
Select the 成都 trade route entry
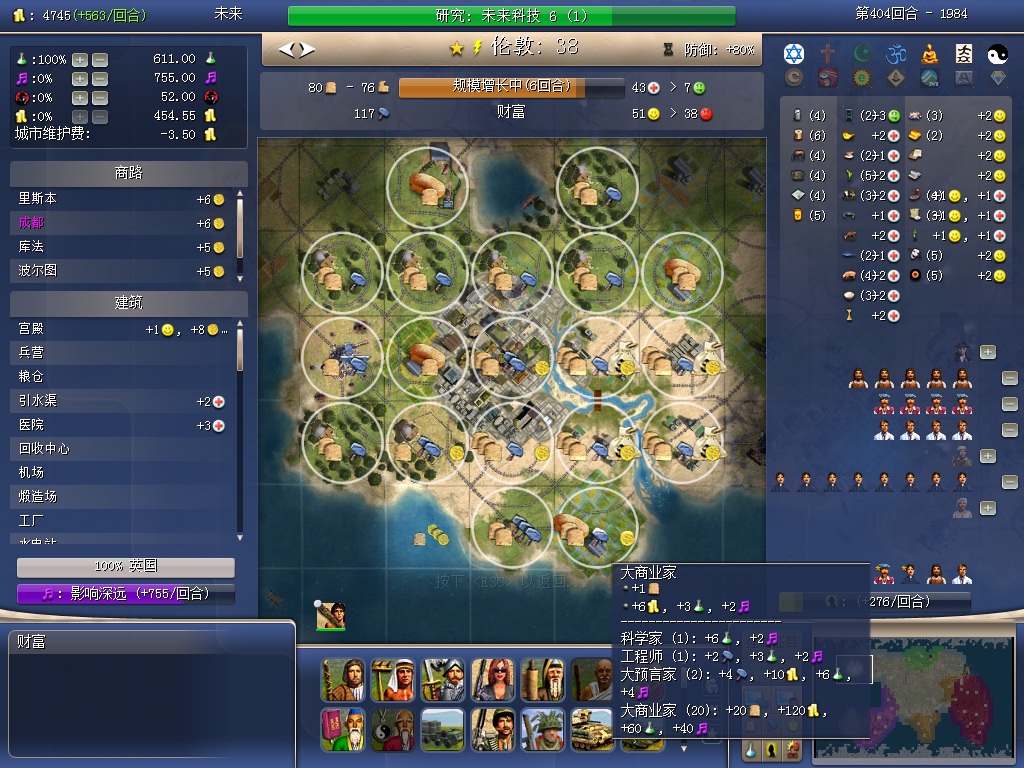pos(120,223)
